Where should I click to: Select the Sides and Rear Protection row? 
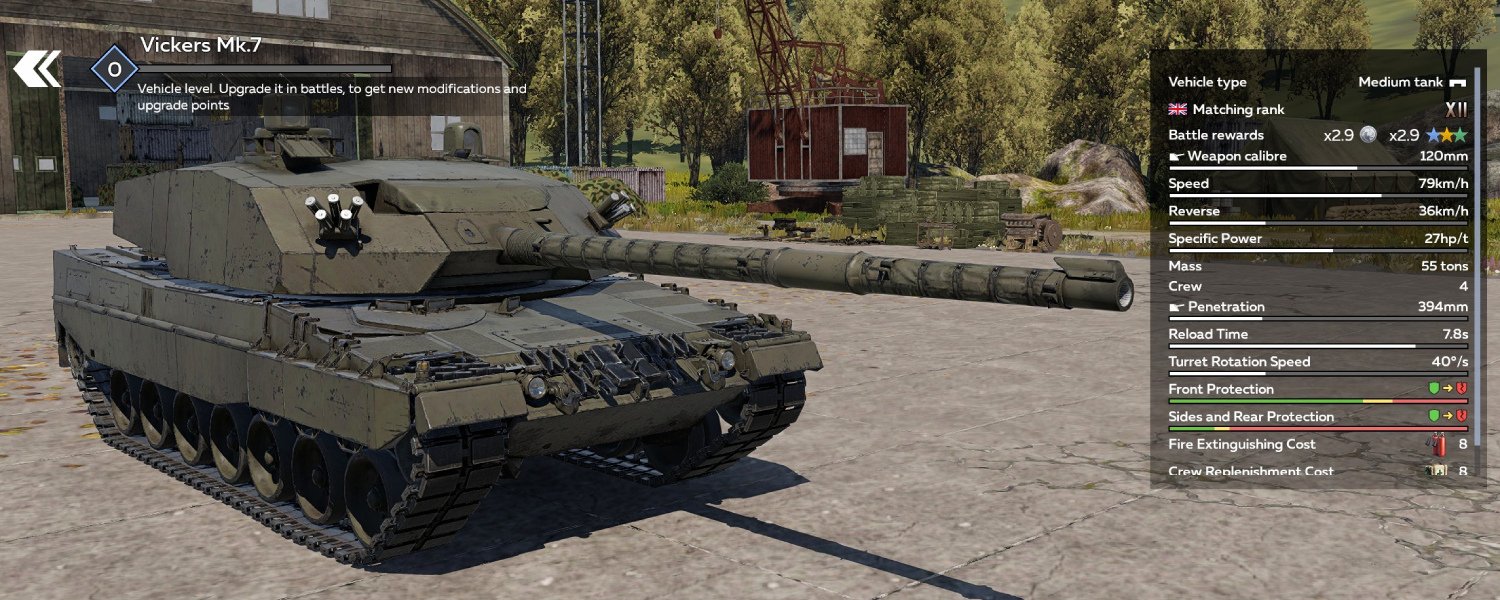[x=1316, y=417]
